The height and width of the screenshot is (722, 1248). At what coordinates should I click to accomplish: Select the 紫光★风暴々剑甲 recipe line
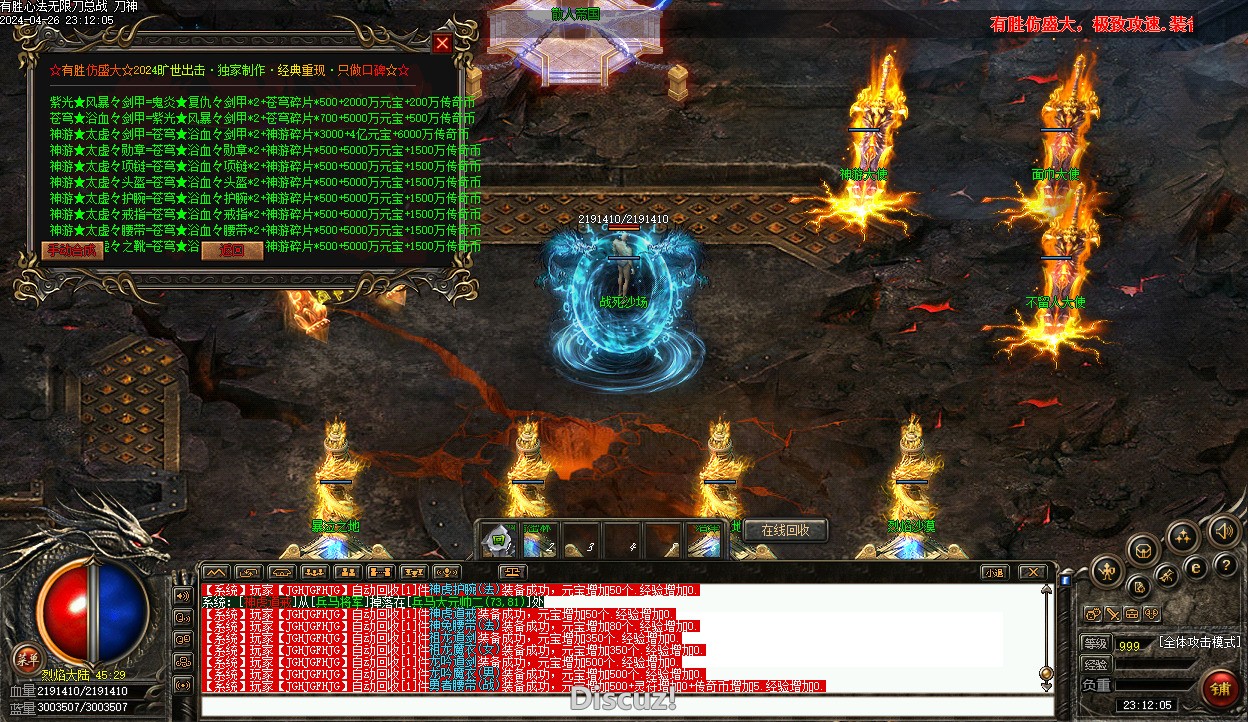[260, 102]
